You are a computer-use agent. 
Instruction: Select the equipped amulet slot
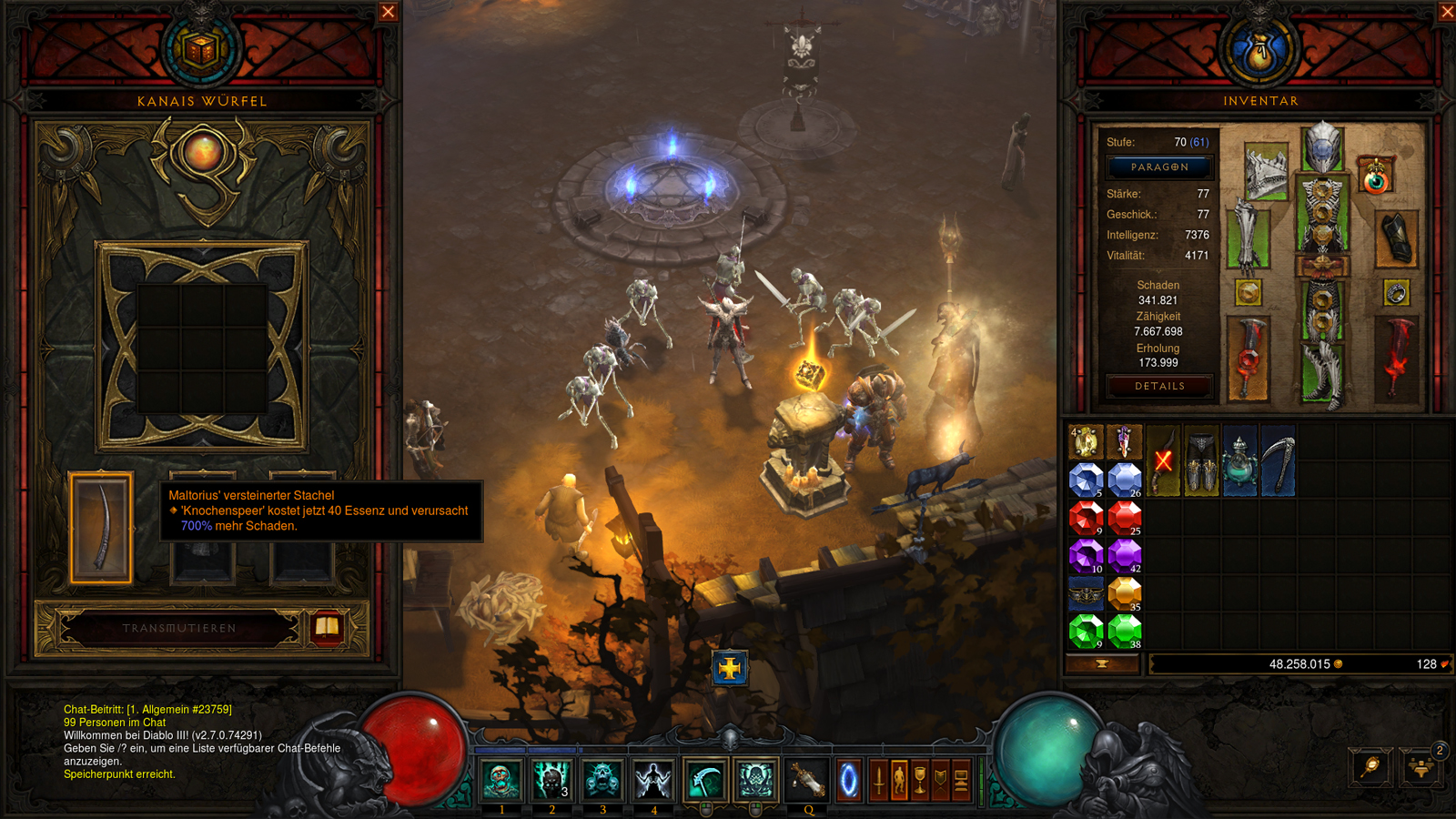pos(1376,177)
